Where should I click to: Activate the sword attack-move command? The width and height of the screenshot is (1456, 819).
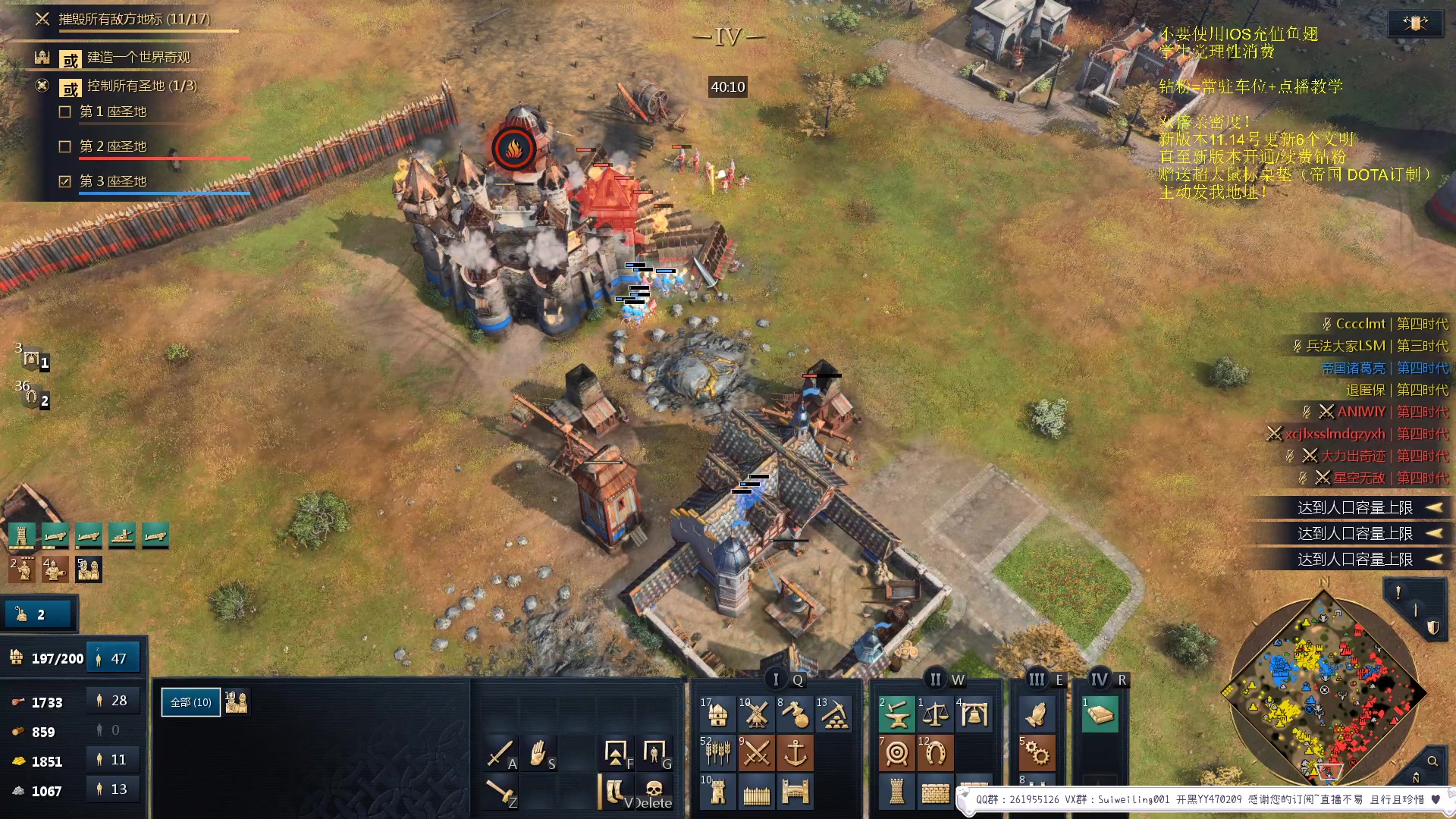tap(500, 753)
